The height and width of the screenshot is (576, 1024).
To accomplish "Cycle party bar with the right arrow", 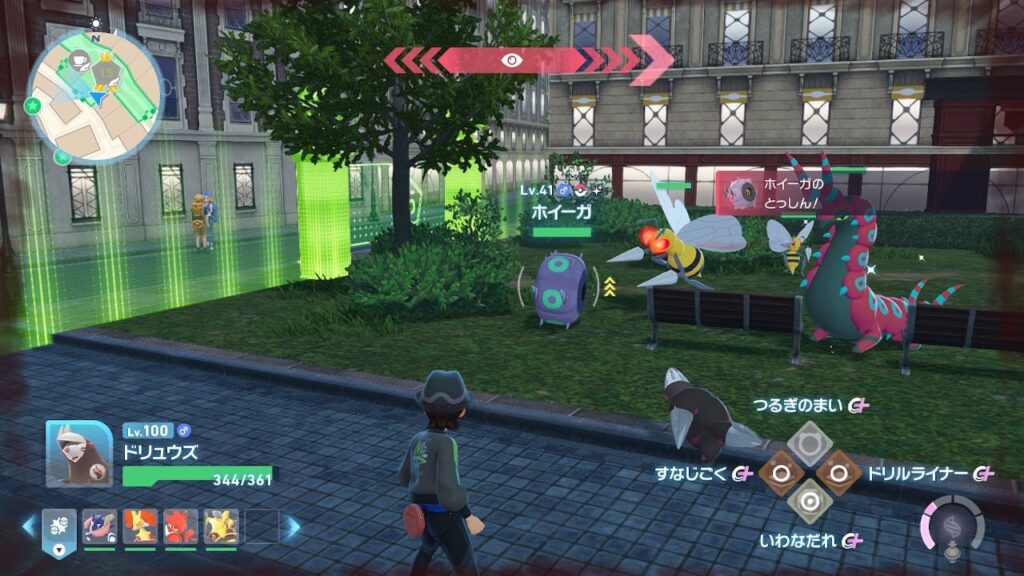I will tap(292, 526).
